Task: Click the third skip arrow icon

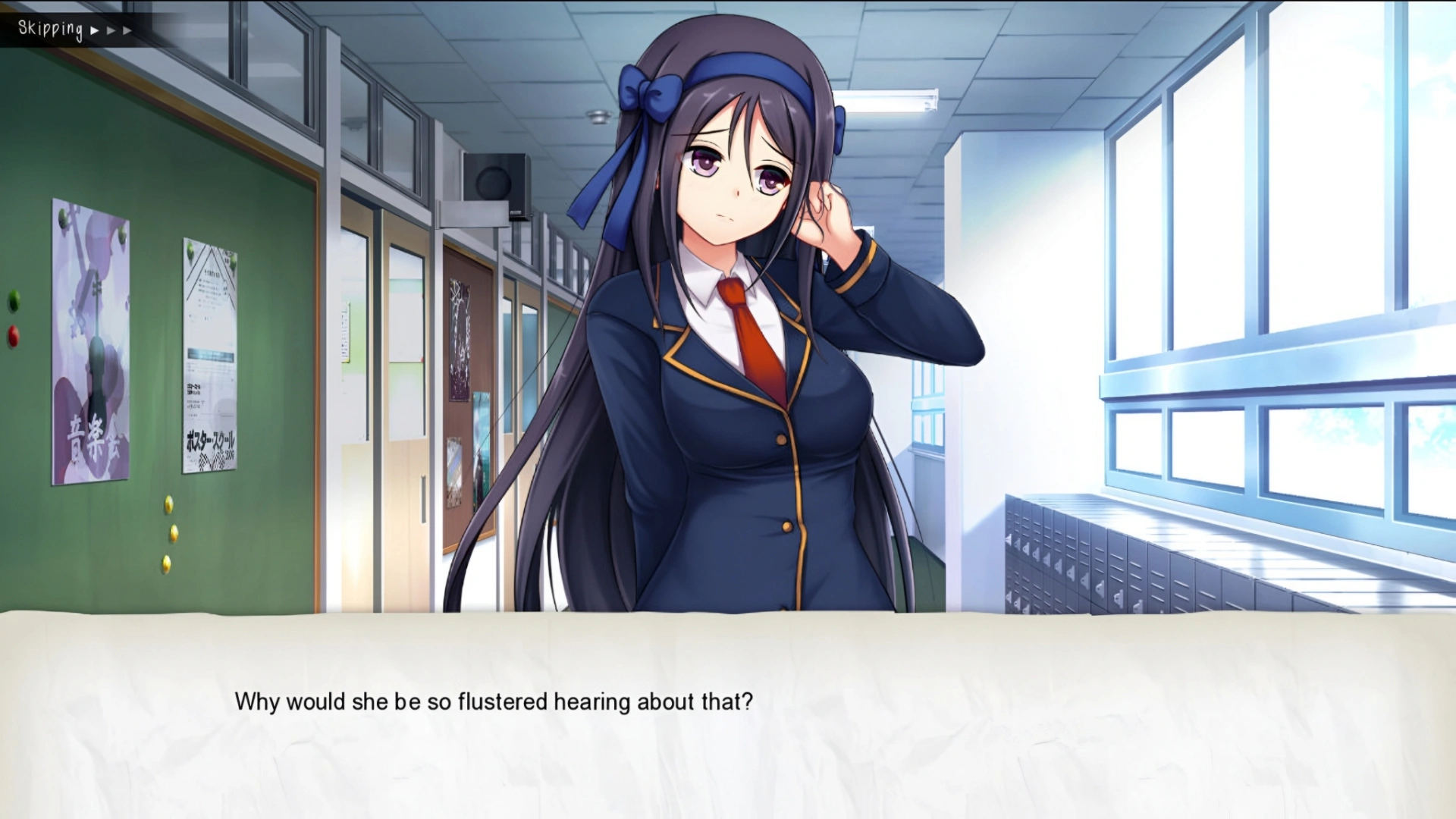Action: (127, 30)
